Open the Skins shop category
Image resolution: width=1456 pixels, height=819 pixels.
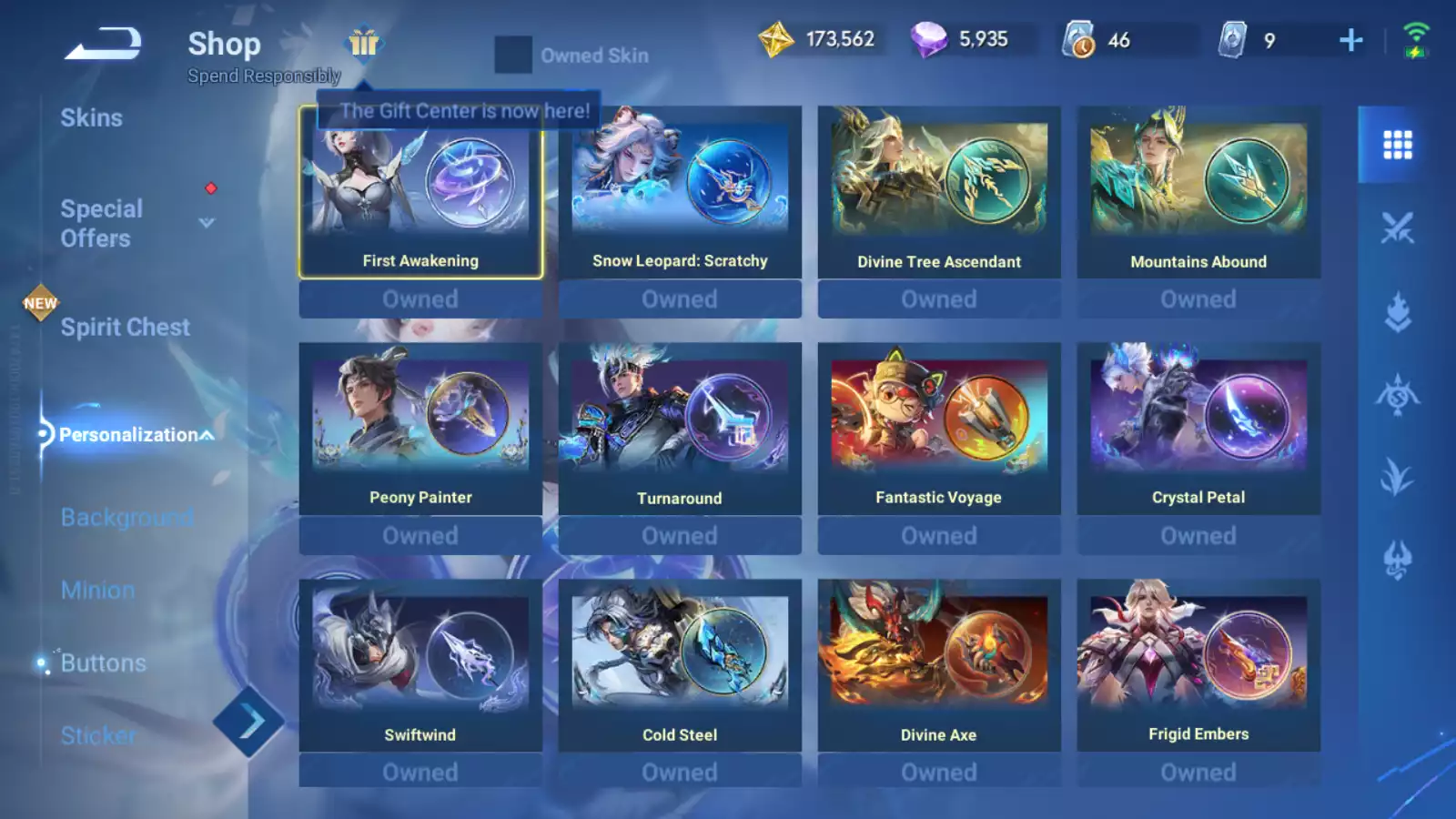91,118
